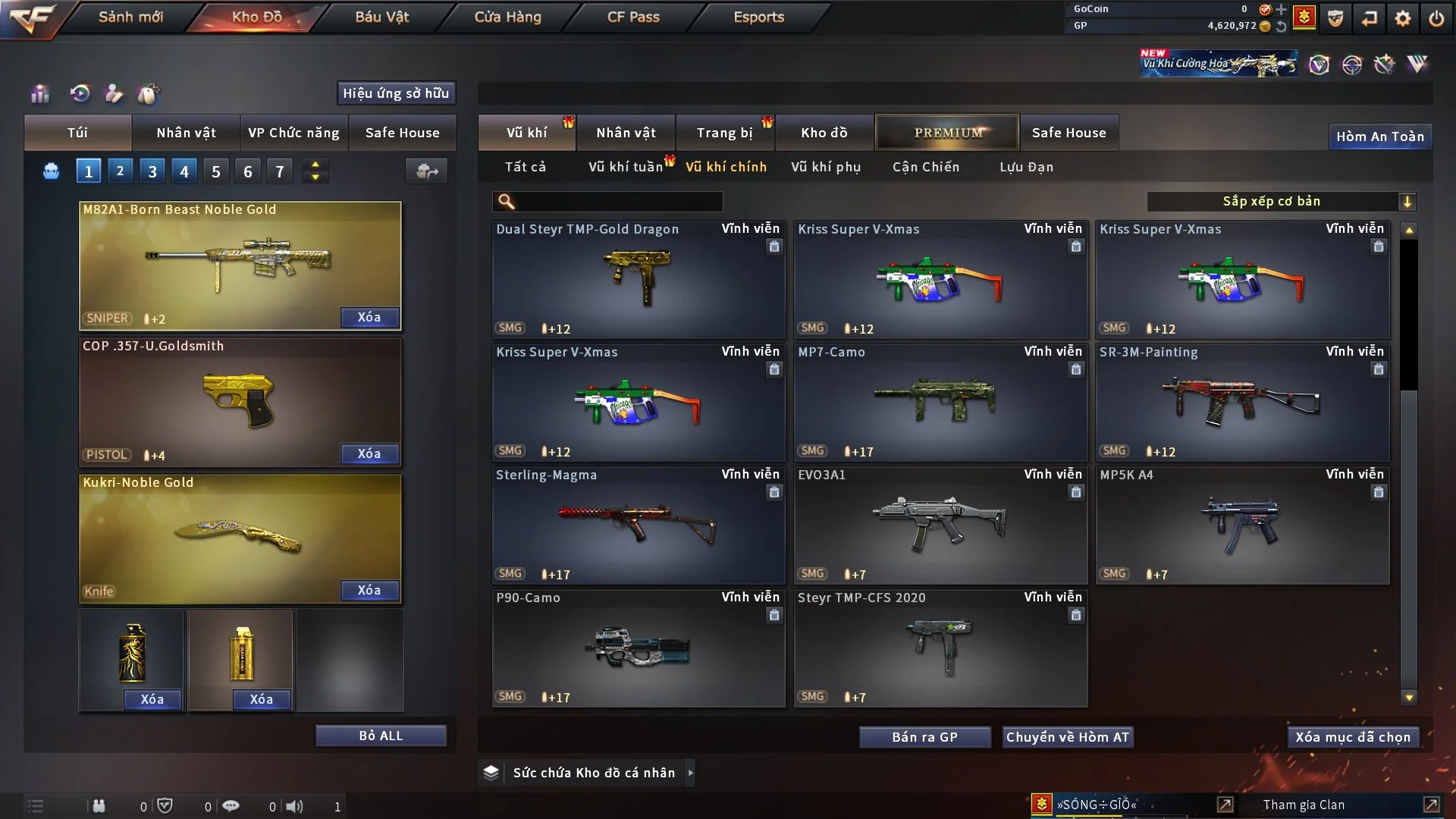Select the Vũ khí phụ filter
1456x819 pixels.
pos(826,167)
